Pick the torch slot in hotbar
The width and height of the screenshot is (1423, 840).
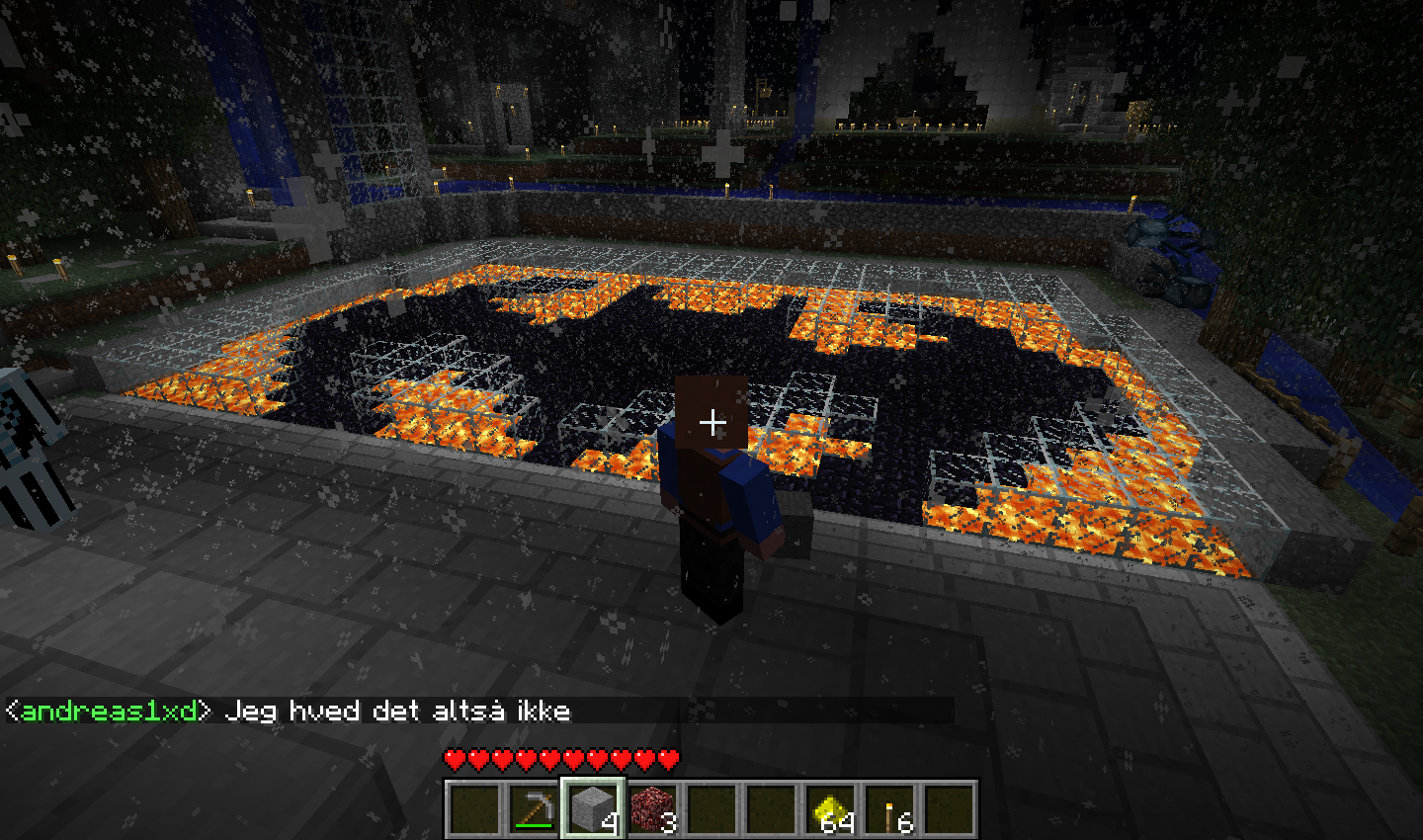[889, 808]
